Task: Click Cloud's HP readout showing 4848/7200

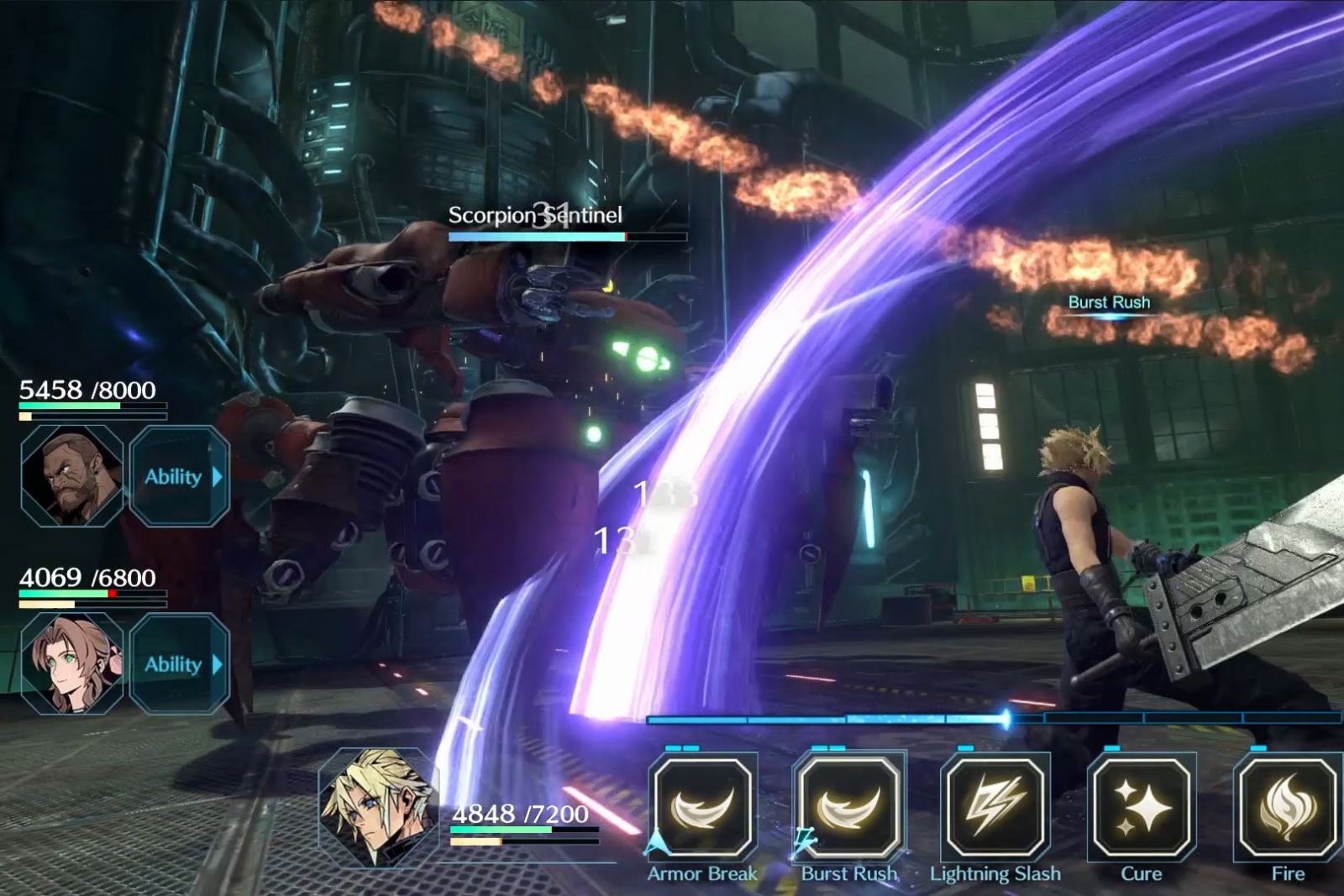Action: pyautogui.click(x=519, y=813)
